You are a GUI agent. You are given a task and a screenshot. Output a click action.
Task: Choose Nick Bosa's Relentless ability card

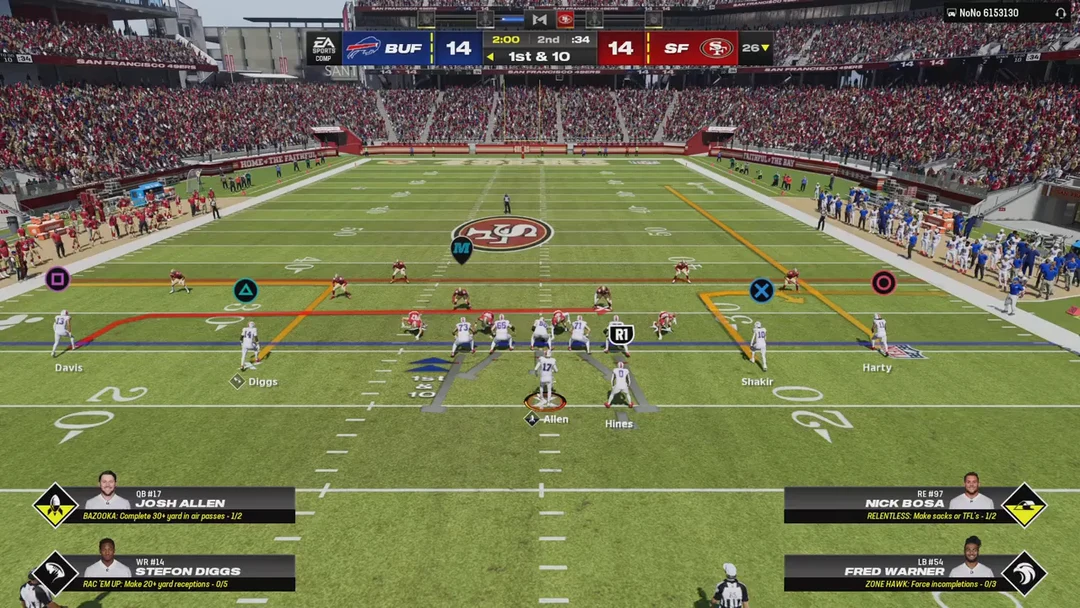click(x=890, y=505)
